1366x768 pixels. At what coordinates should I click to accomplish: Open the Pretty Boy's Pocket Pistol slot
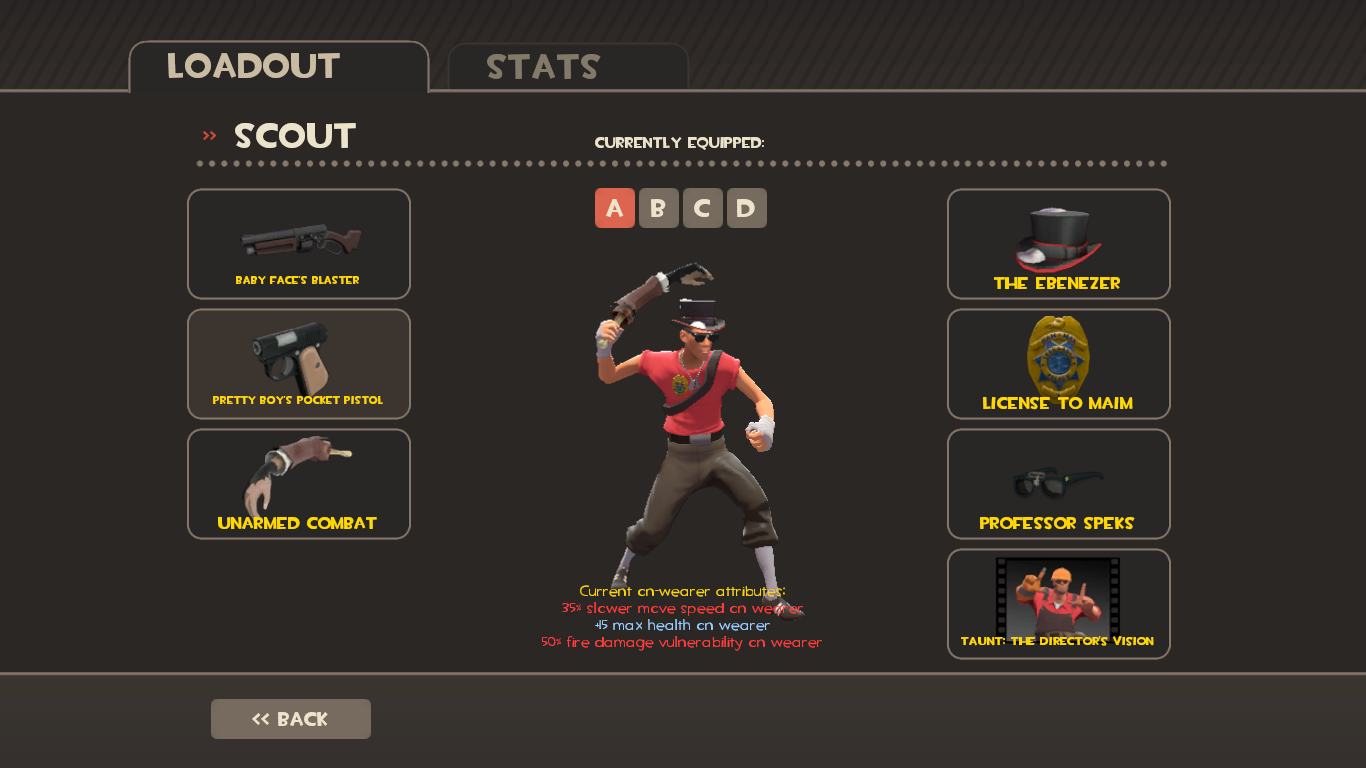click(298, 363)
